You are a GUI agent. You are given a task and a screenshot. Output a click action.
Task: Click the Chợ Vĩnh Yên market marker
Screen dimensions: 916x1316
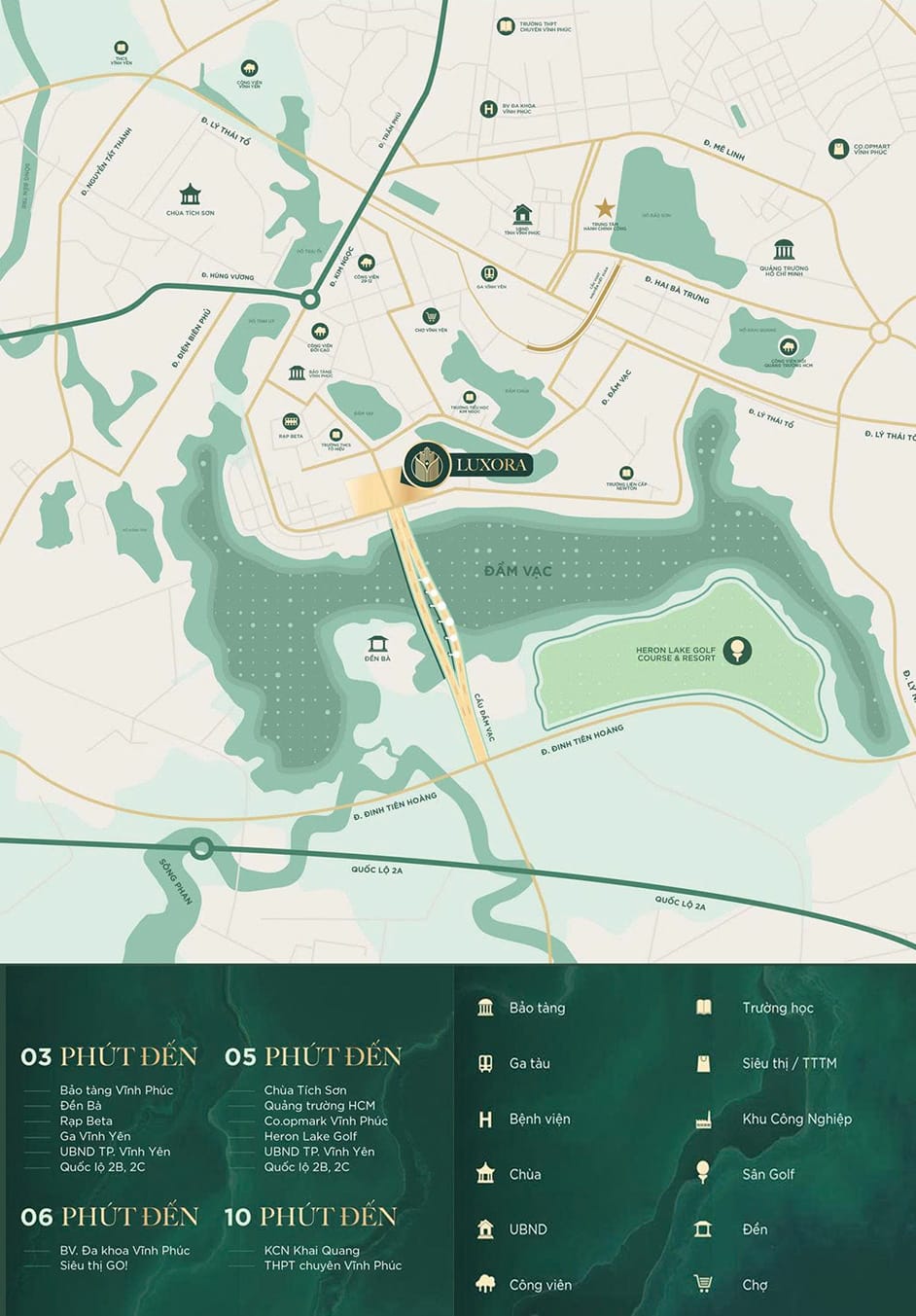(x=431, y=316)
